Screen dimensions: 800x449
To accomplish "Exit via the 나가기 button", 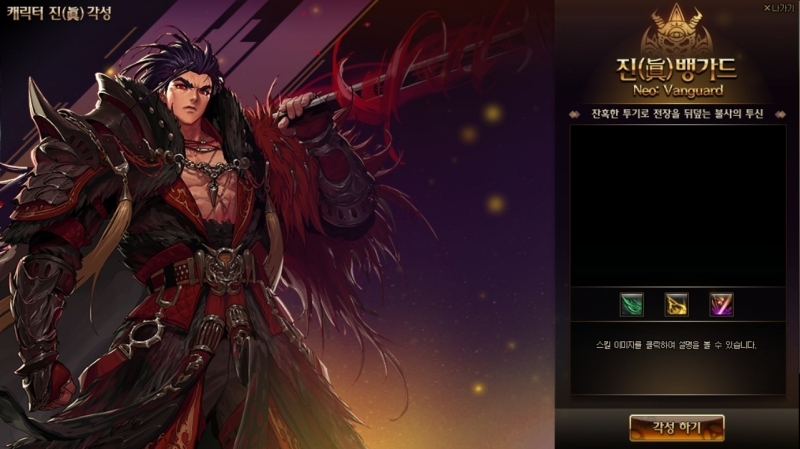I will (x=777, y=7).
